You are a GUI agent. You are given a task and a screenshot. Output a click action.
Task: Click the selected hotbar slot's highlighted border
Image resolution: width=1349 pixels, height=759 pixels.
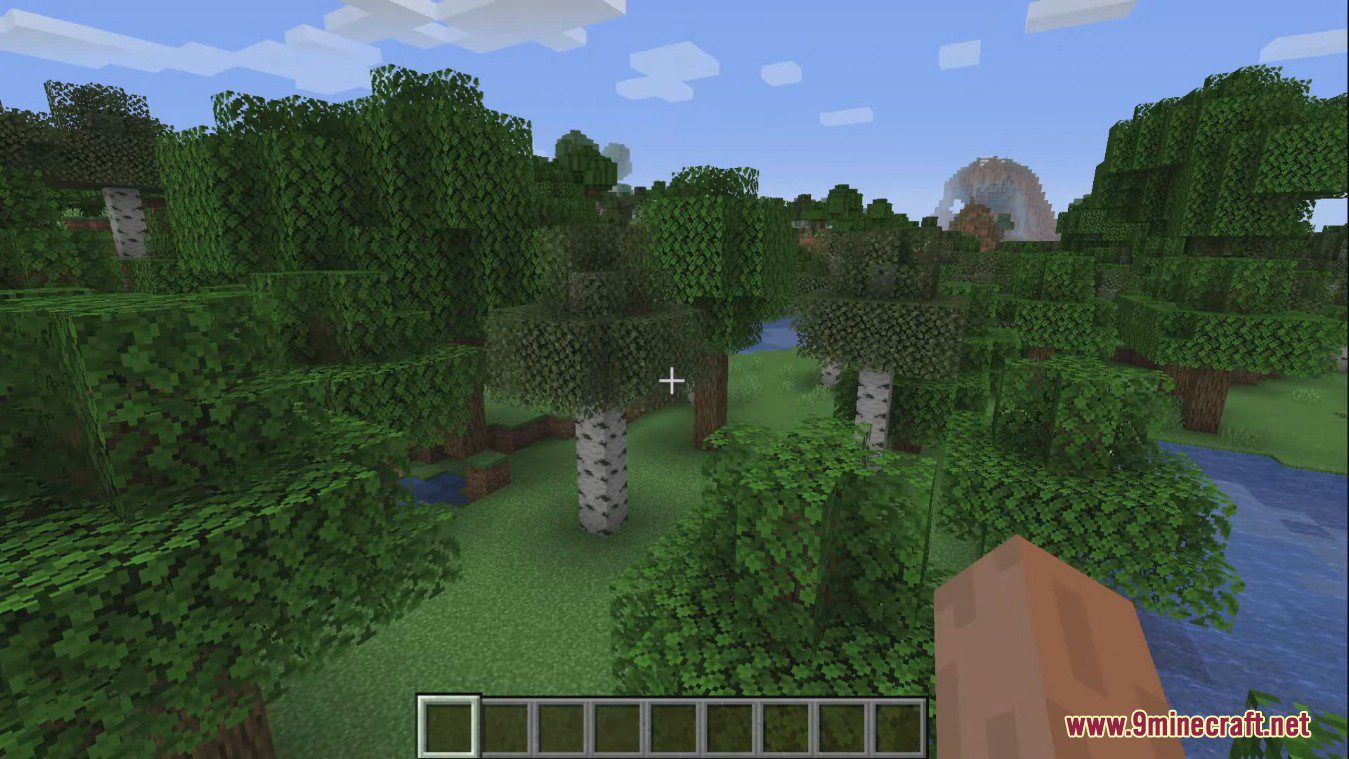click(447, 697)
